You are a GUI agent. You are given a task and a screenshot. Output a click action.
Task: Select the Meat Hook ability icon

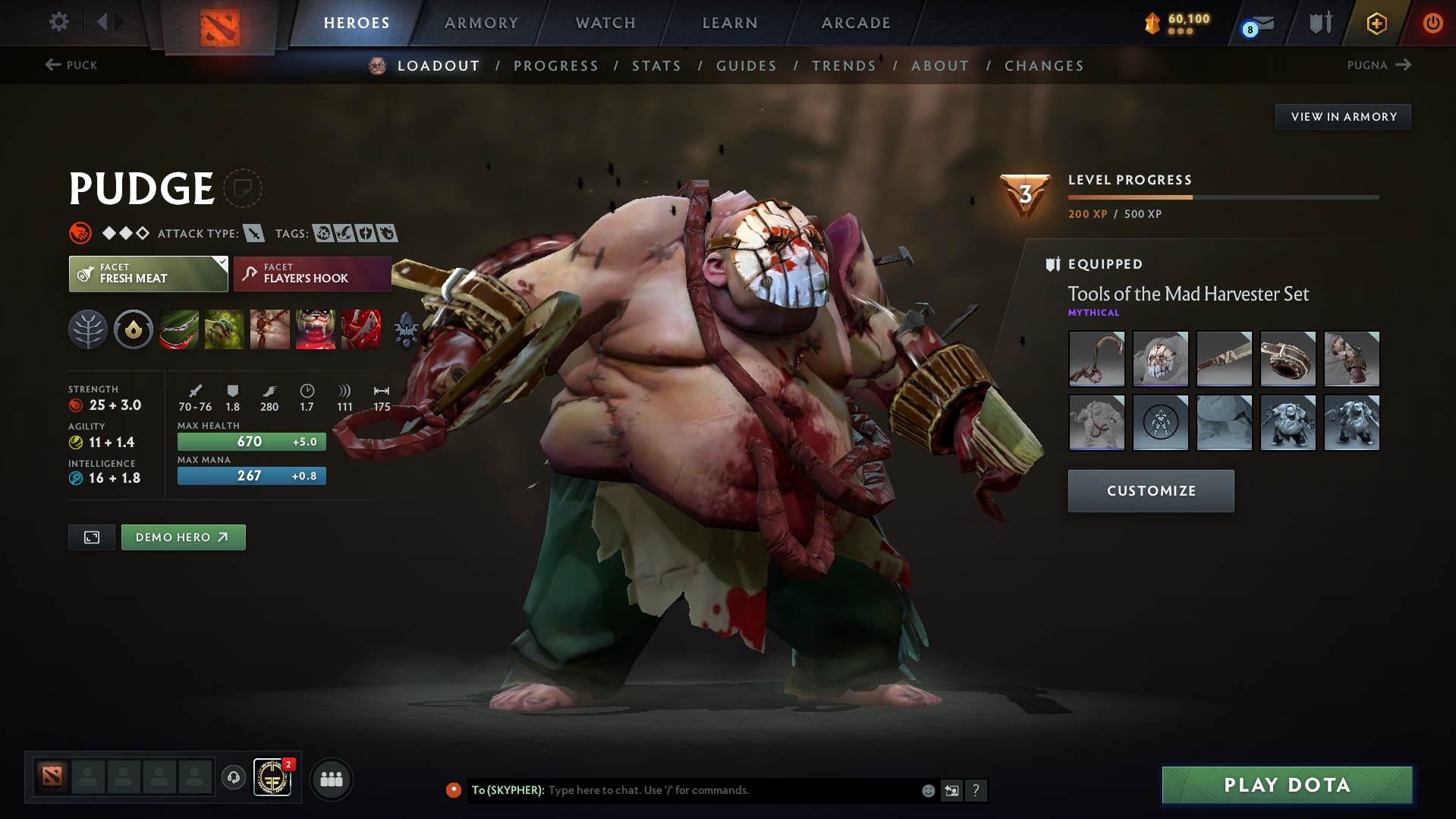point(179,329)
